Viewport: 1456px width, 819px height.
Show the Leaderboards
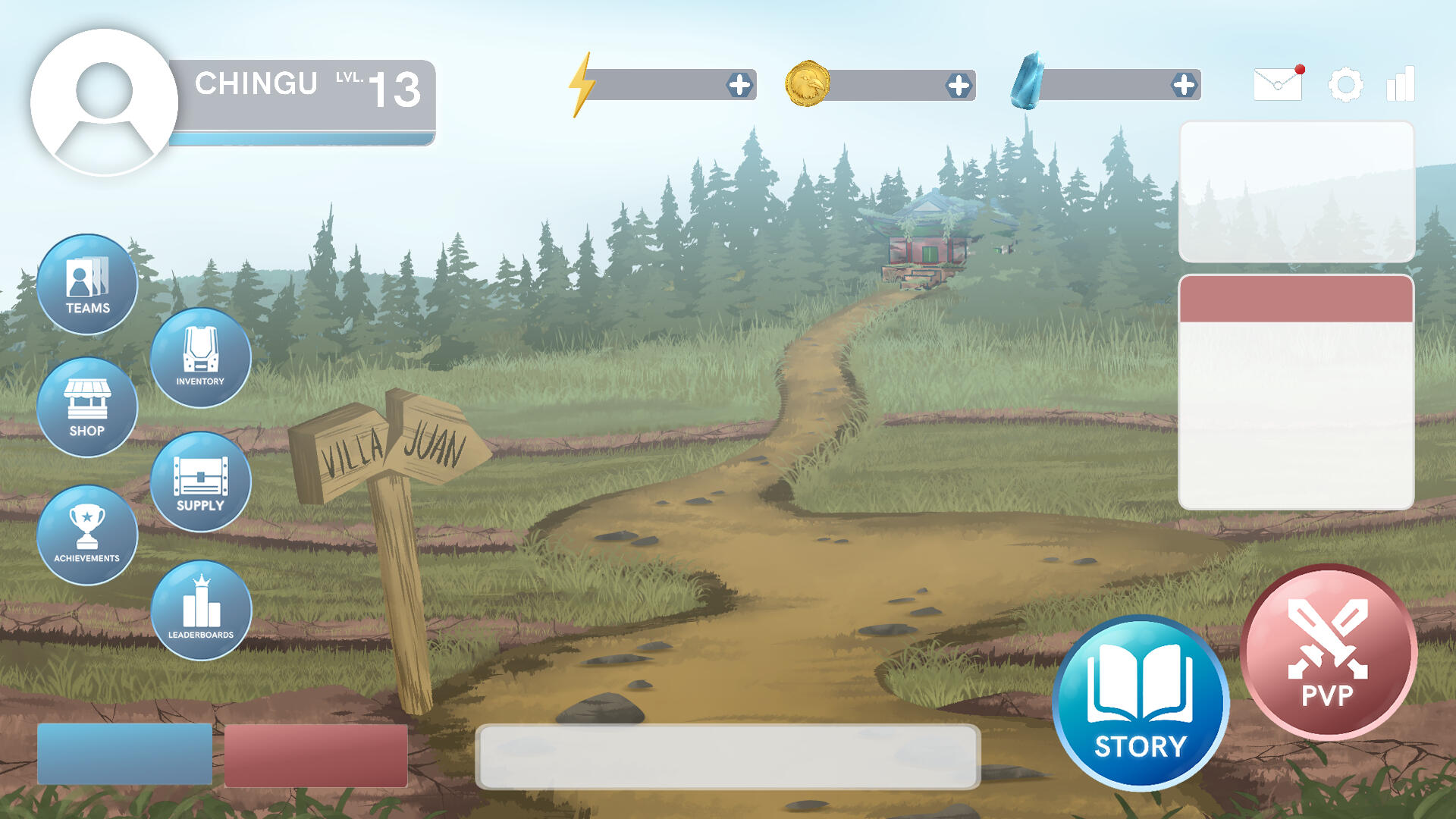coord(201,610)
